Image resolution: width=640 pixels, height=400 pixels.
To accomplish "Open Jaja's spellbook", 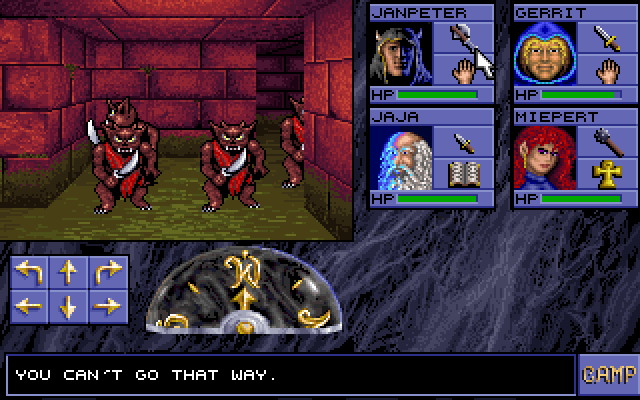I will point(462,174).
